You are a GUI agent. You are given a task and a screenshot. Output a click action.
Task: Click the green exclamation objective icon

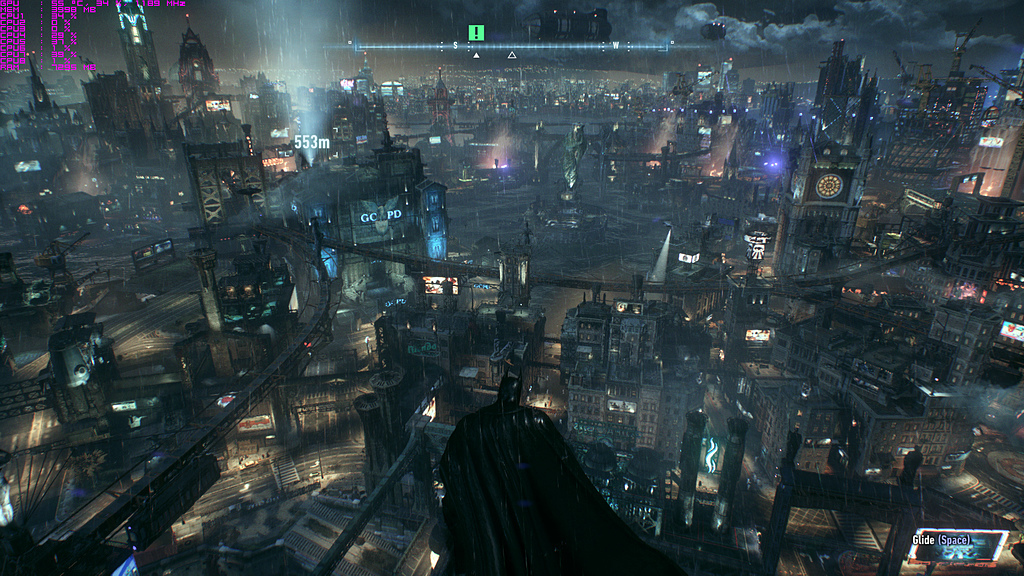point(476,32)
